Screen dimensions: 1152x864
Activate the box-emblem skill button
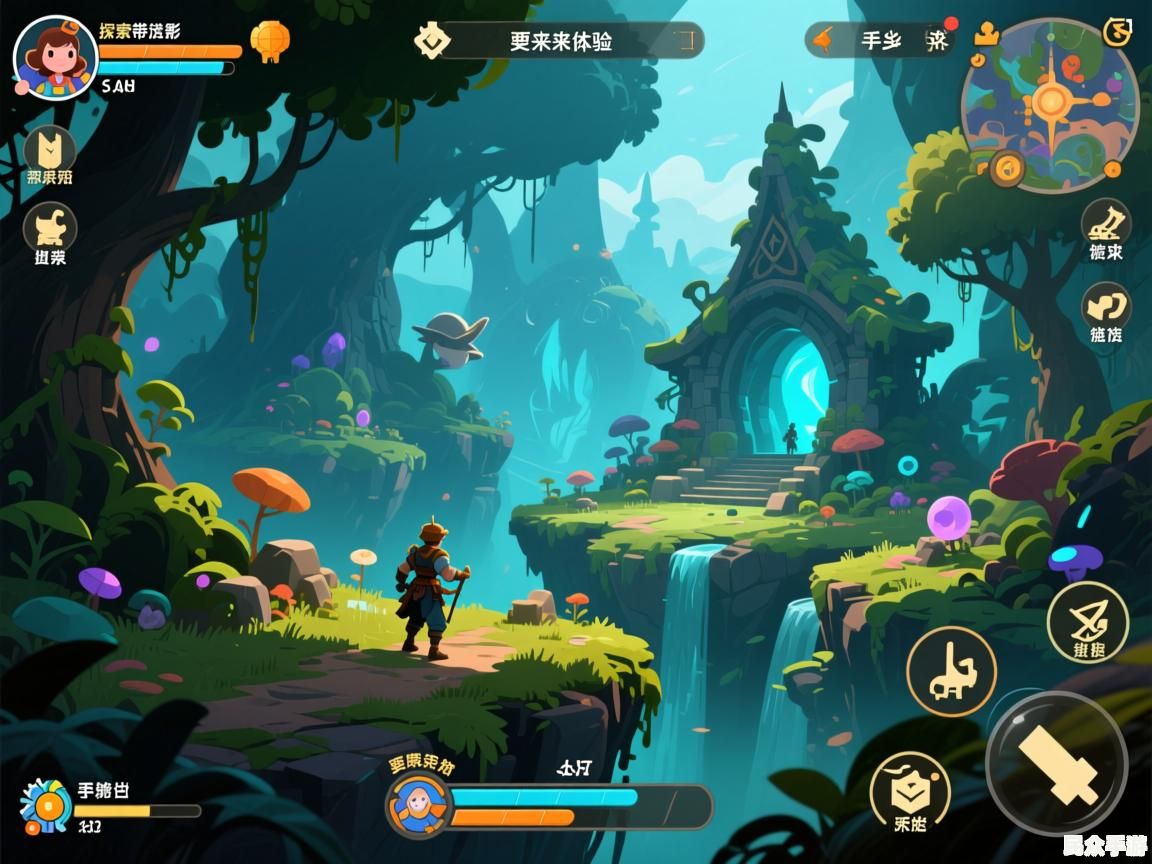tap(909, 793)
